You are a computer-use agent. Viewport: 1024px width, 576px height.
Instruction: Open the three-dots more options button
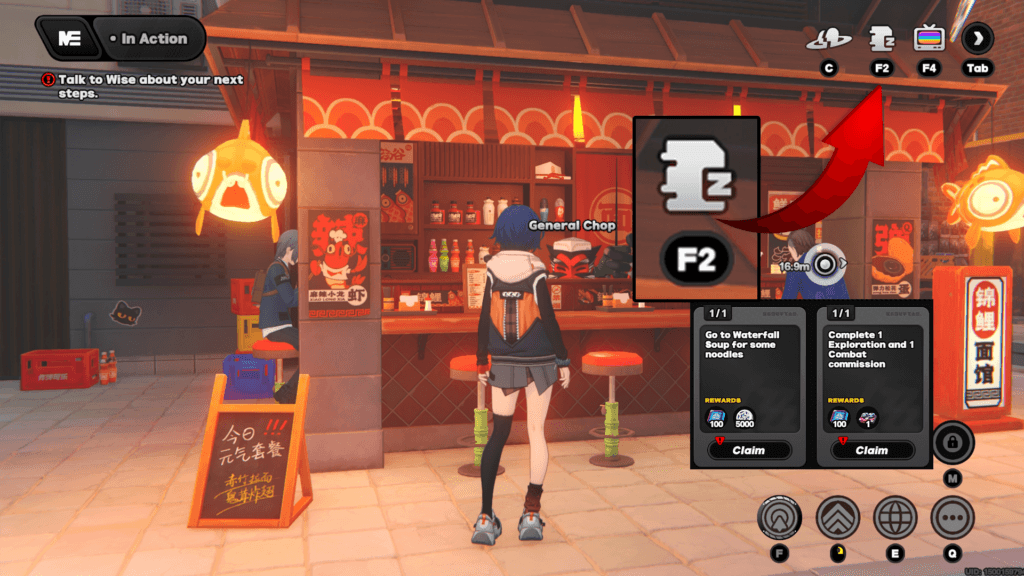tap(952, 518)
